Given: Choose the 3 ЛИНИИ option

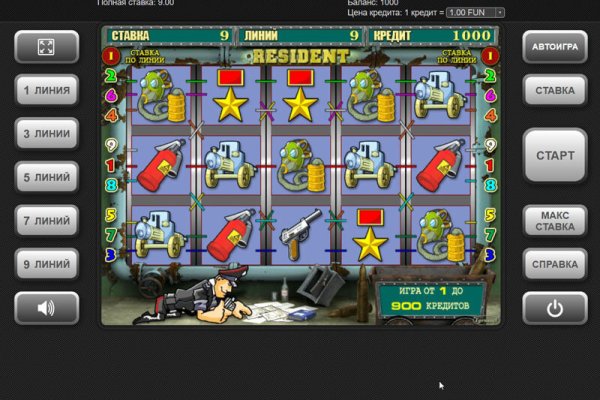Looking at the screenshot, I should [46, 133].
